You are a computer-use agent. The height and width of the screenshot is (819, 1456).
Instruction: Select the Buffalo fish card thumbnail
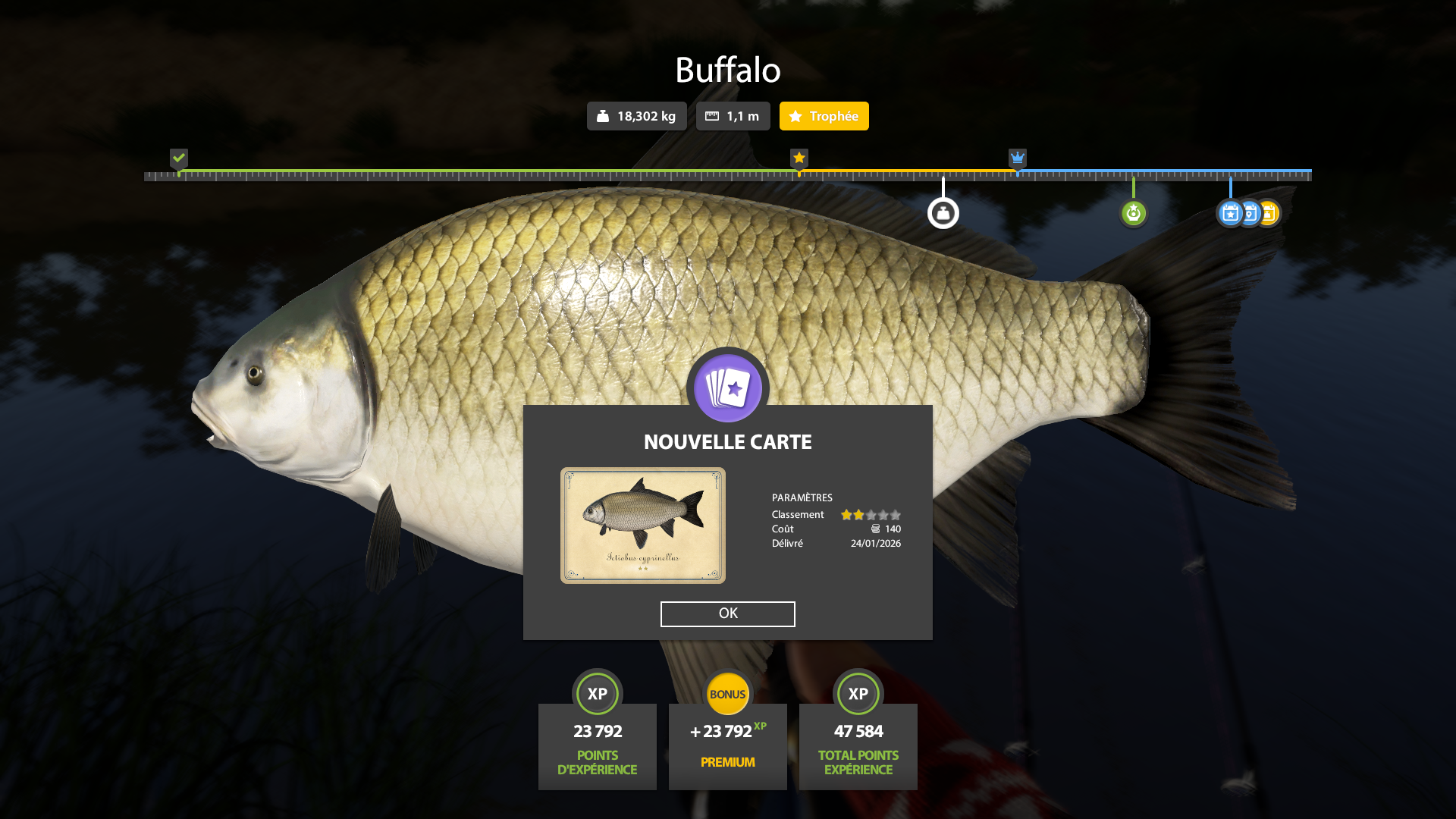[x=642, y=526]
